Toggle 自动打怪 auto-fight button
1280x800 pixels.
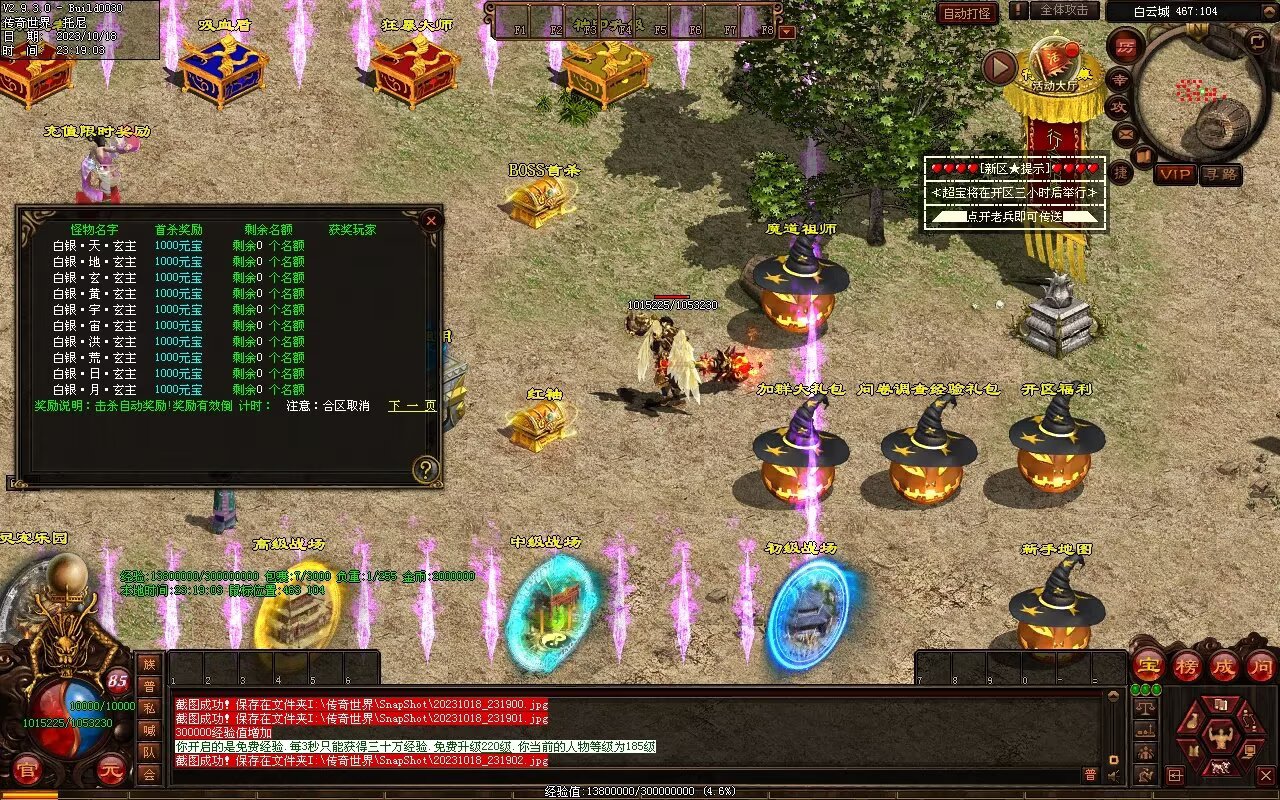tap(967, 13)
